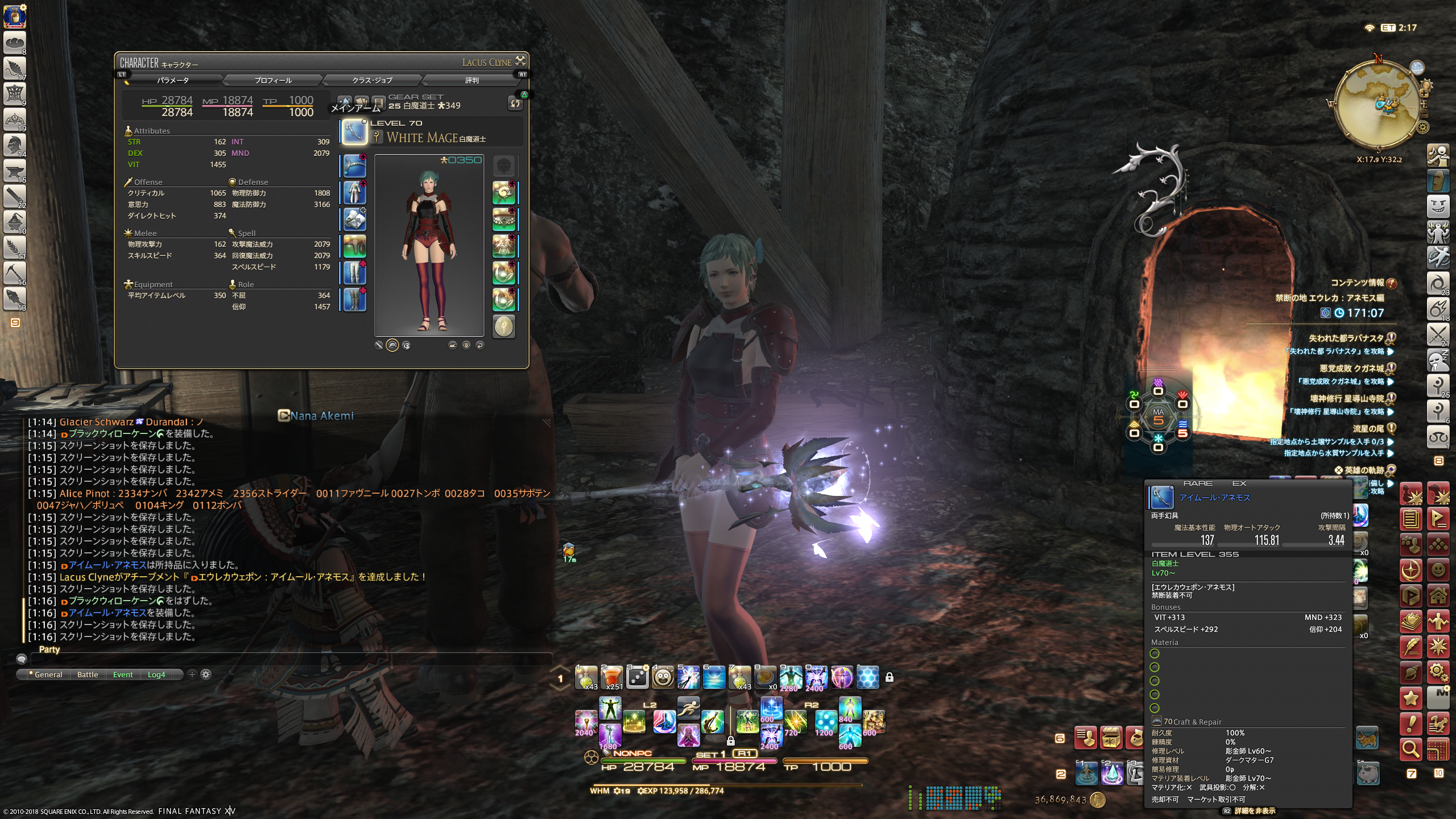Image resolution: width=1456 pixels, height=819 pixels.
Task: Close the Character window
Action: click(x=520, y=61)
